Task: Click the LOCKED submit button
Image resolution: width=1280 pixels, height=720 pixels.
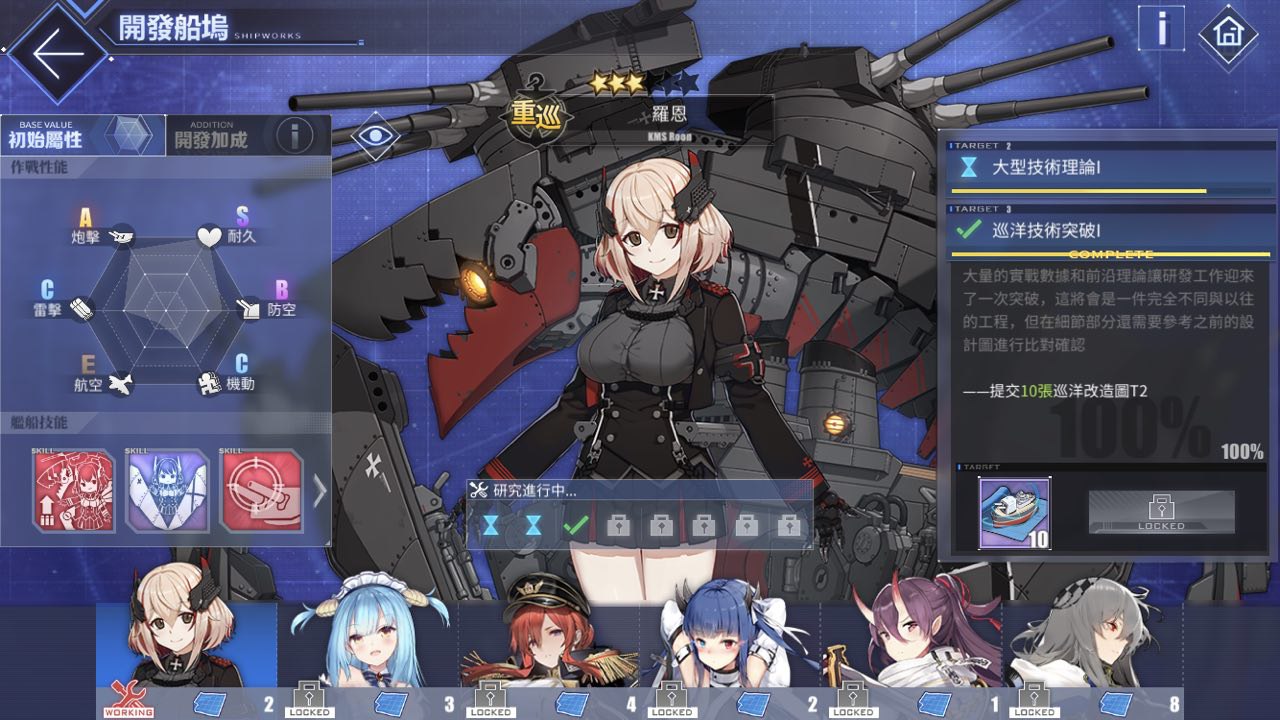Action: (1161, 512)
